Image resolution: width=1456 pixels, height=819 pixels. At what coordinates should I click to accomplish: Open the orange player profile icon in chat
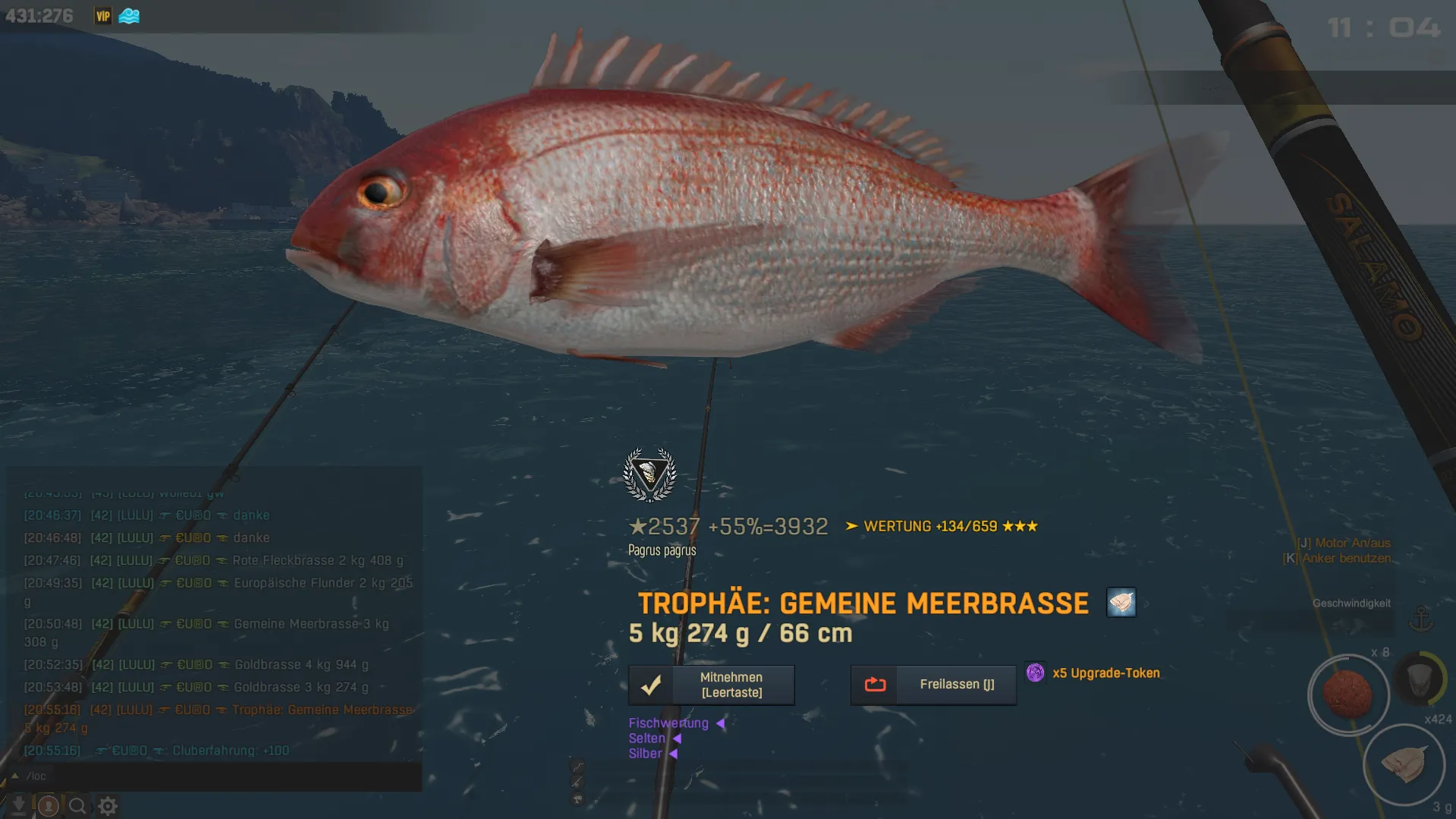tap(48, 805)
